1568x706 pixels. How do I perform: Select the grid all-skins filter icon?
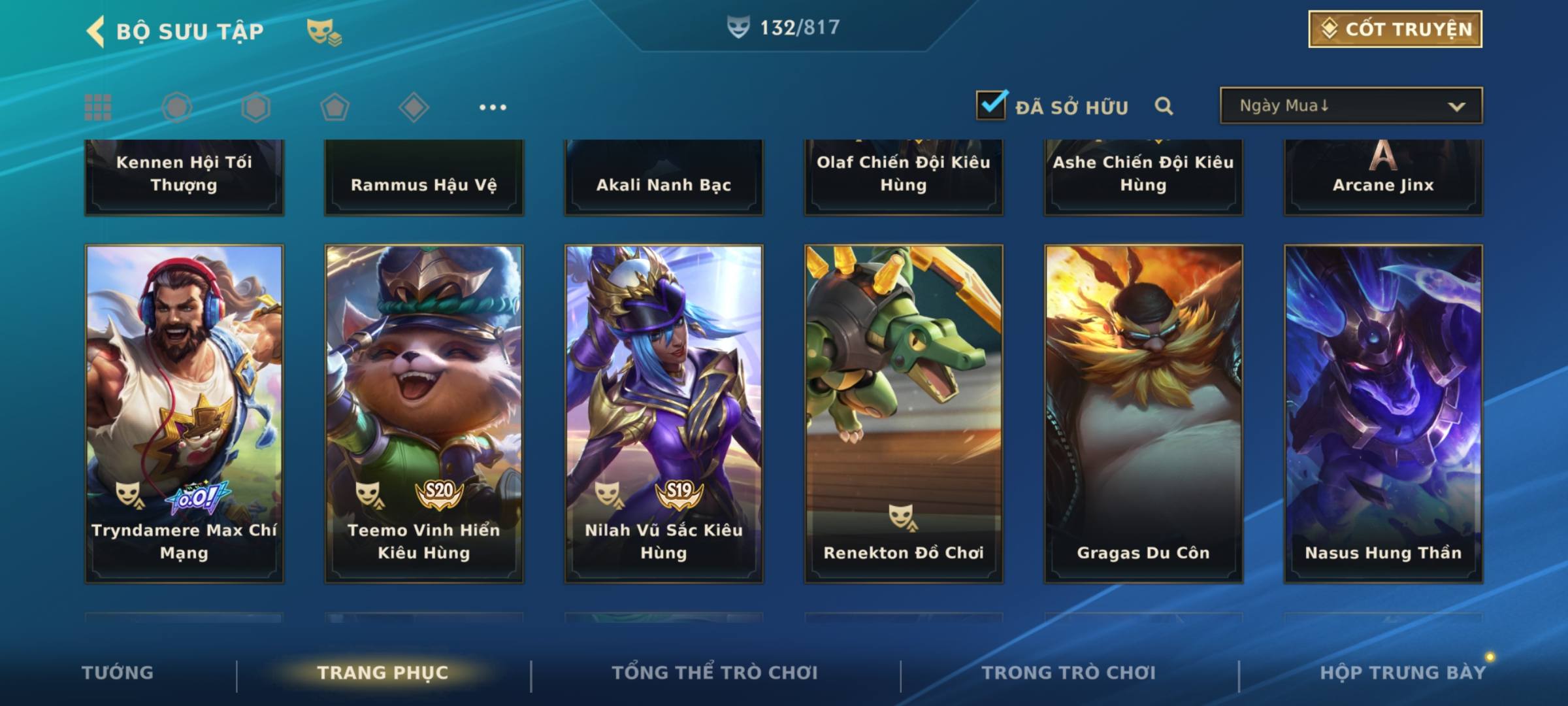click(98, 107)
